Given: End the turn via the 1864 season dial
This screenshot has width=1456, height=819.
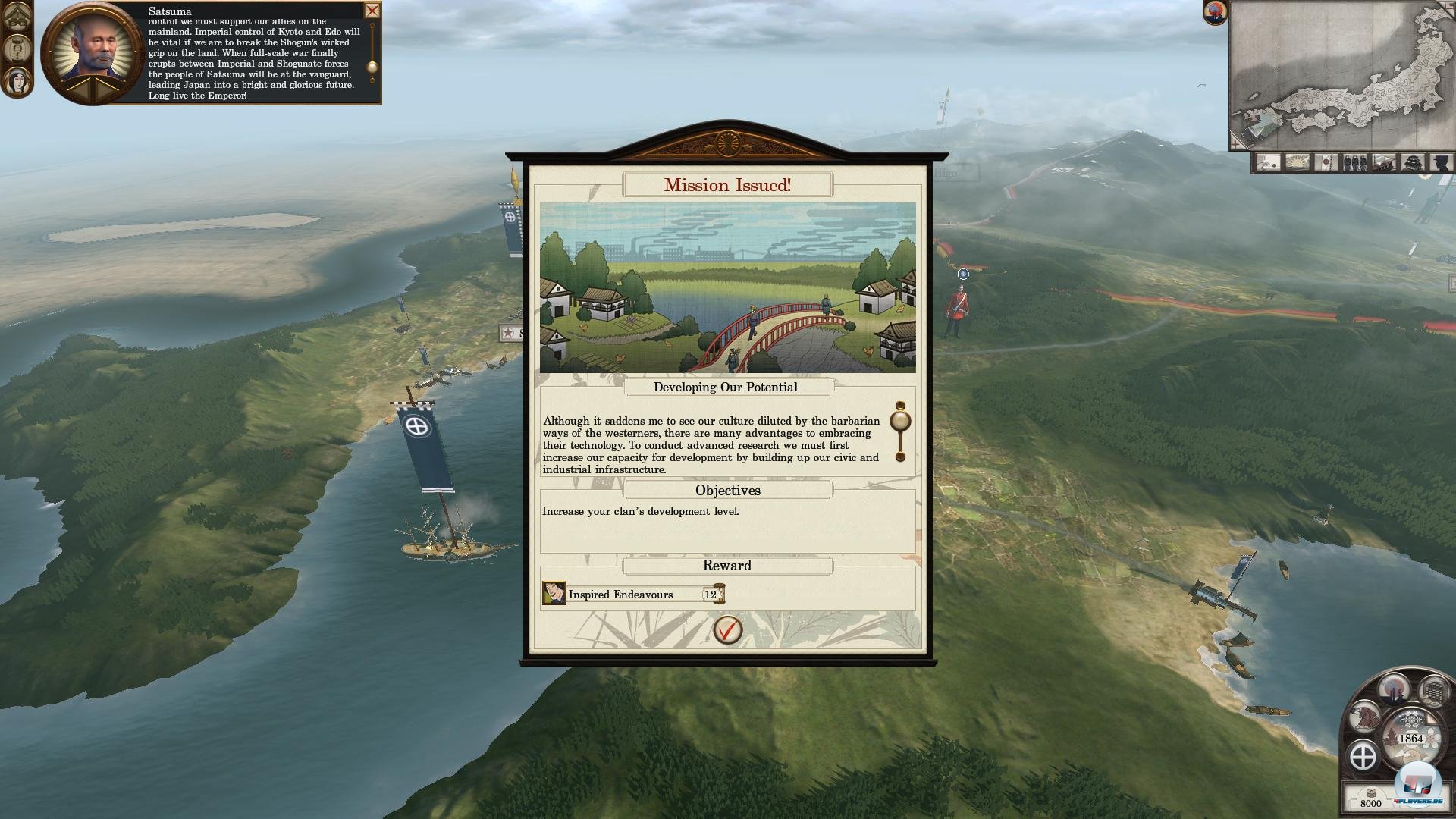Looking at the screenshot, I should tap(1410, 737).
